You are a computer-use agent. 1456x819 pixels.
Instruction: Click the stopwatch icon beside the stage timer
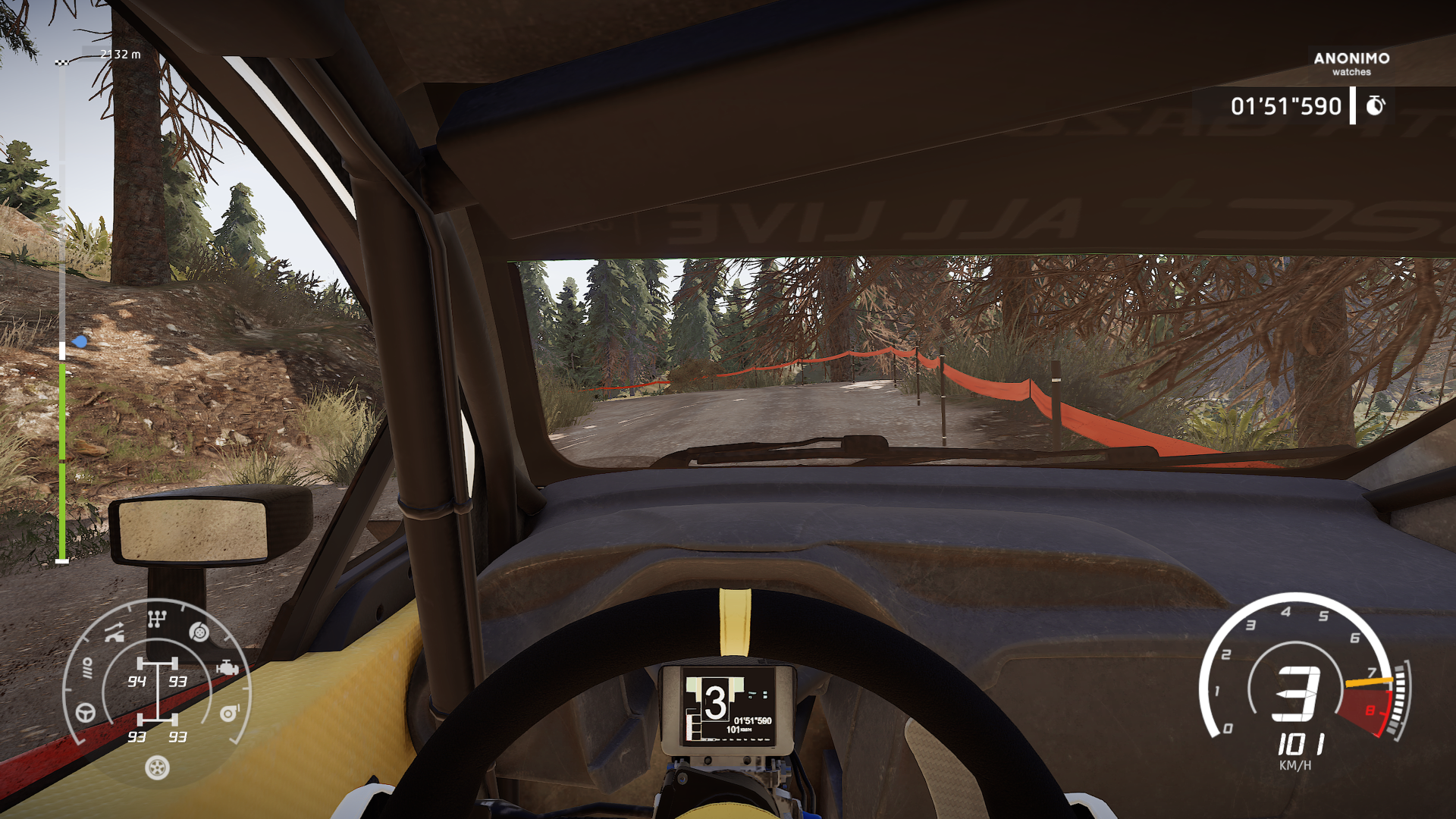click(1376, 106)
